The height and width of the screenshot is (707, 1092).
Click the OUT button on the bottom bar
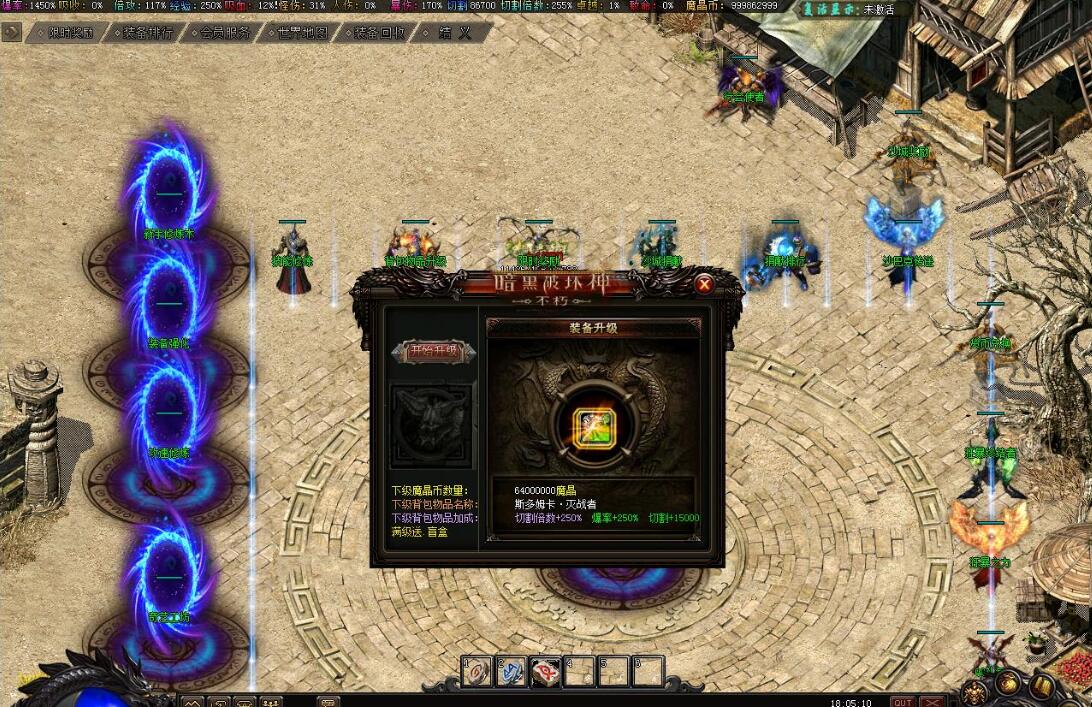pyautogui.click(x=902, y=701)
